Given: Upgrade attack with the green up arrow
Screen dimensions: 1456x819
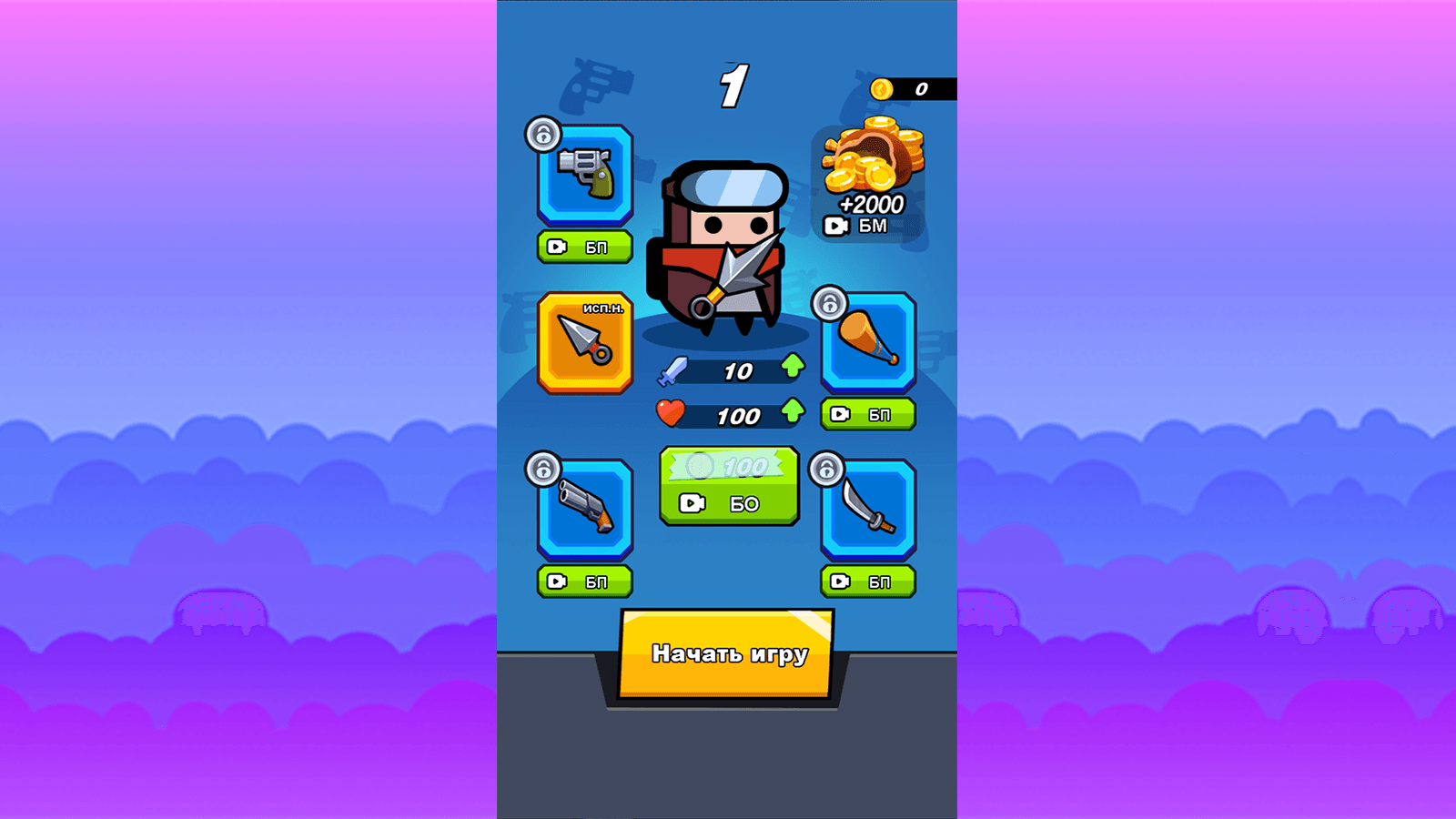Looking at the screenshot, I should pos(793,369).
